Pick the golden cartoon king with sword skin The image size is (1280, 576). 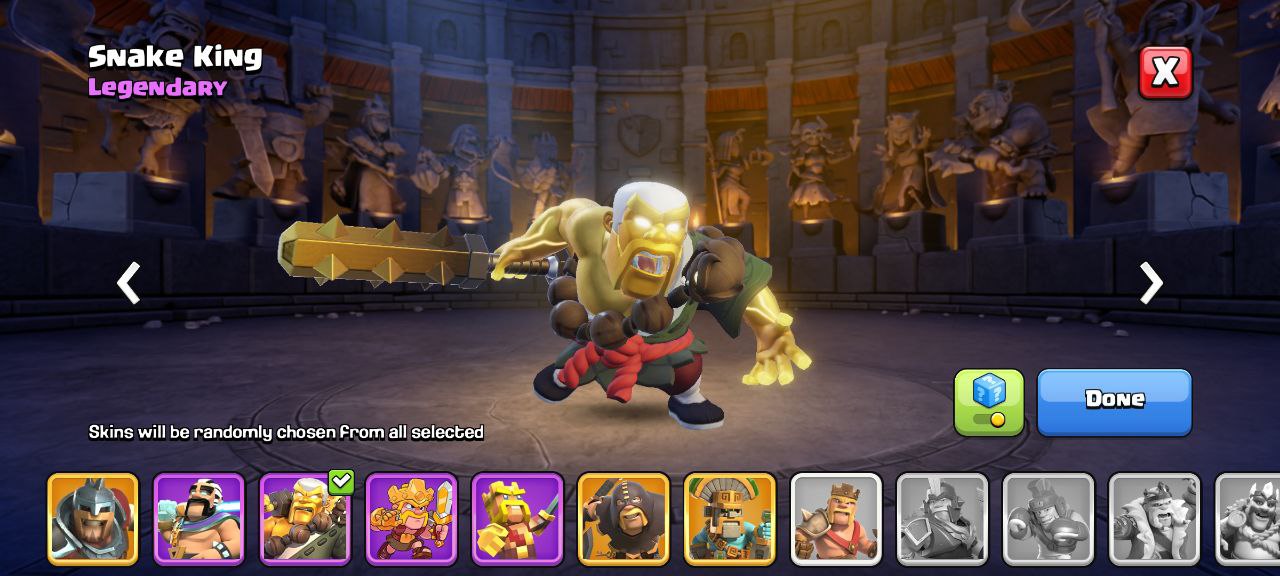click(411, 519)
